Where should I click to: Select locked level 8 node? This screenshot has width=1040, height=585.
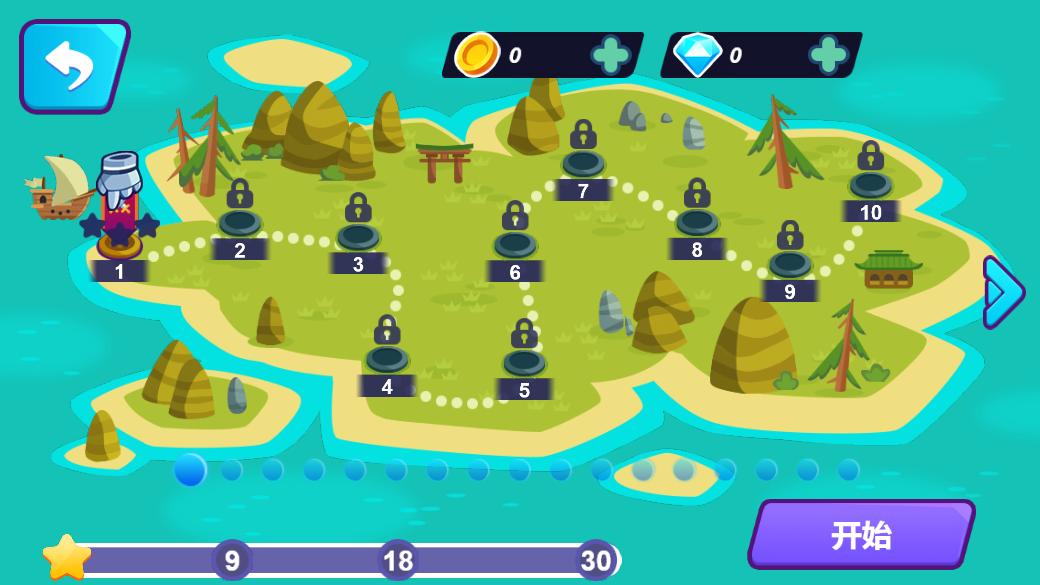[697, 221]
